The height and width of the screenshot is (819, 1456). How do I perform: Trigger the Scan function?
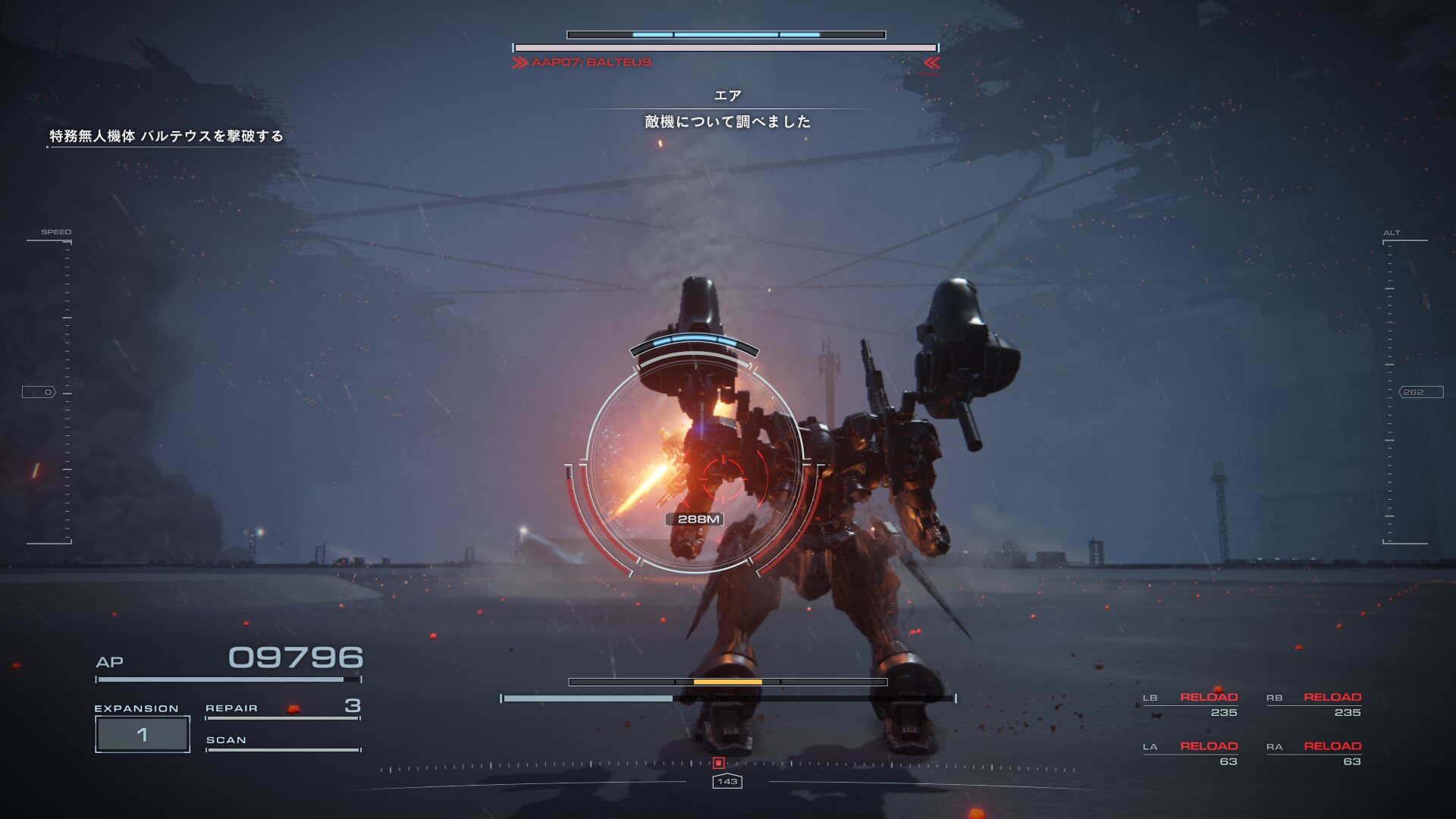point(282,741)
